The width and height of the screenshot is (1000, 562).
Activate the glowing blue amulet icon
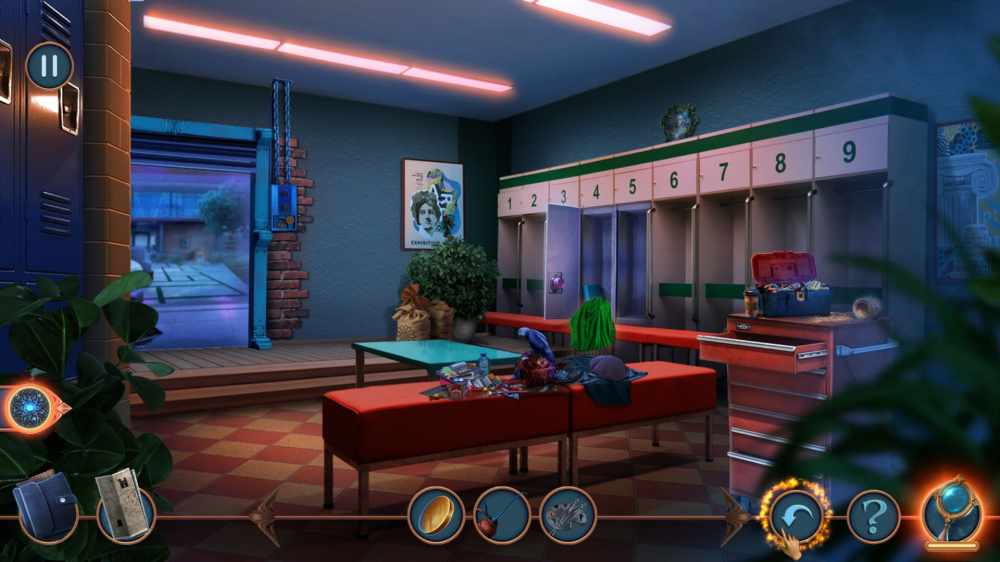pyautogui.click(x=30, y=408)
